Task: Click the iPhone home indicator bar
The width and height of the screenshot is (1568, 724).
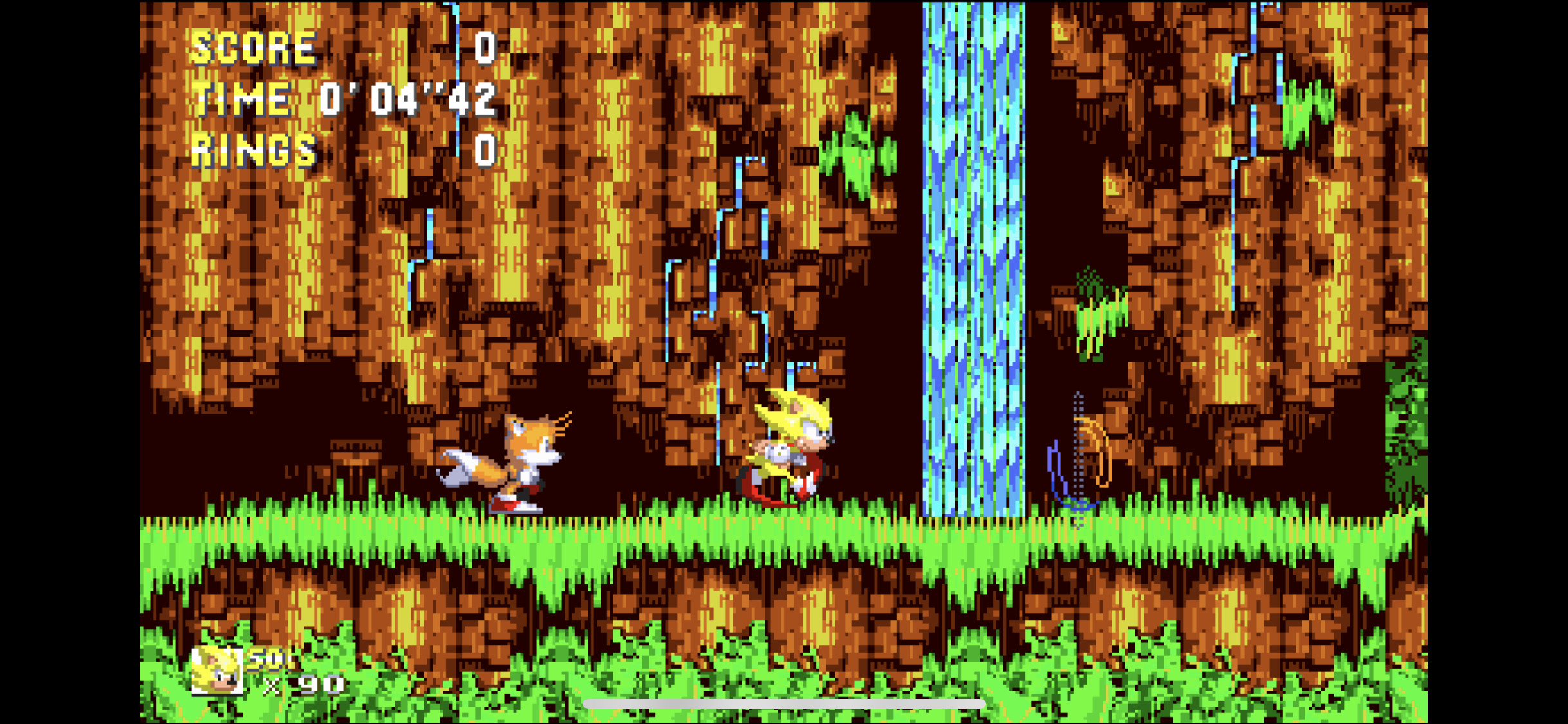Action: pyautogui.click(x=784, y=705)
